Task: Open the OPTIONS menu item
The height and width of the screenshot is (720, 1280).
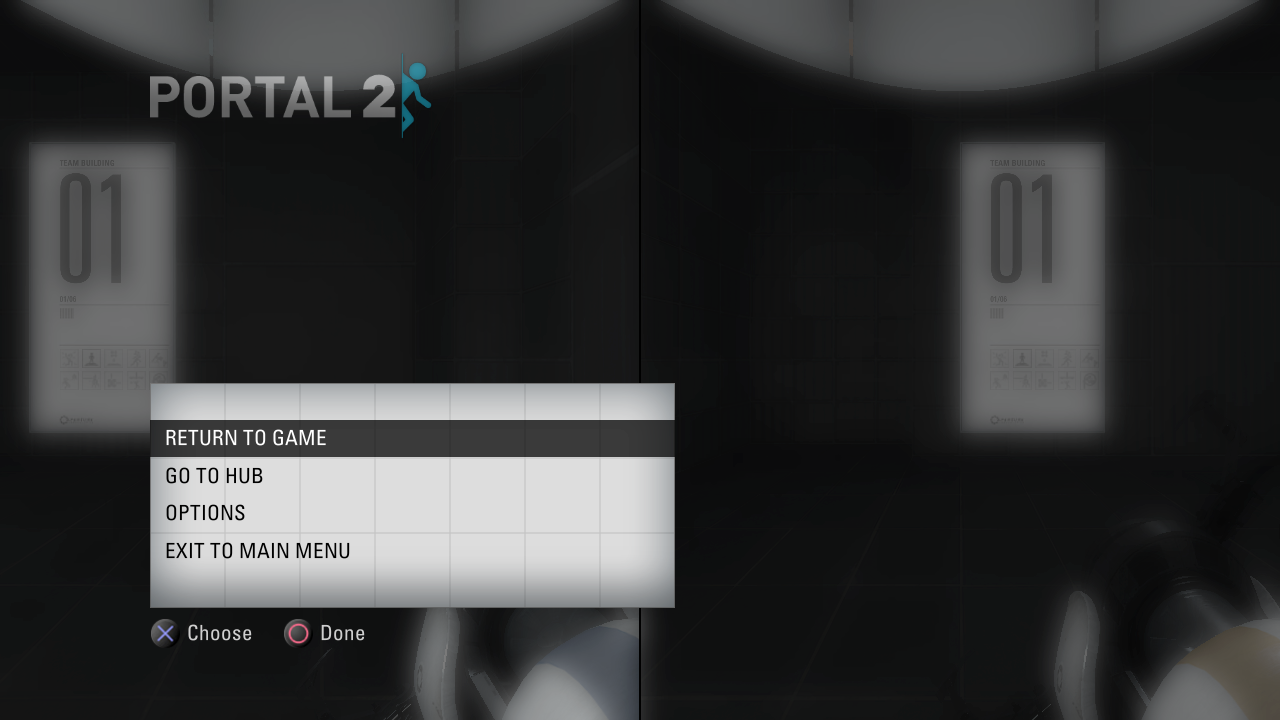Action: click(205, 512)
